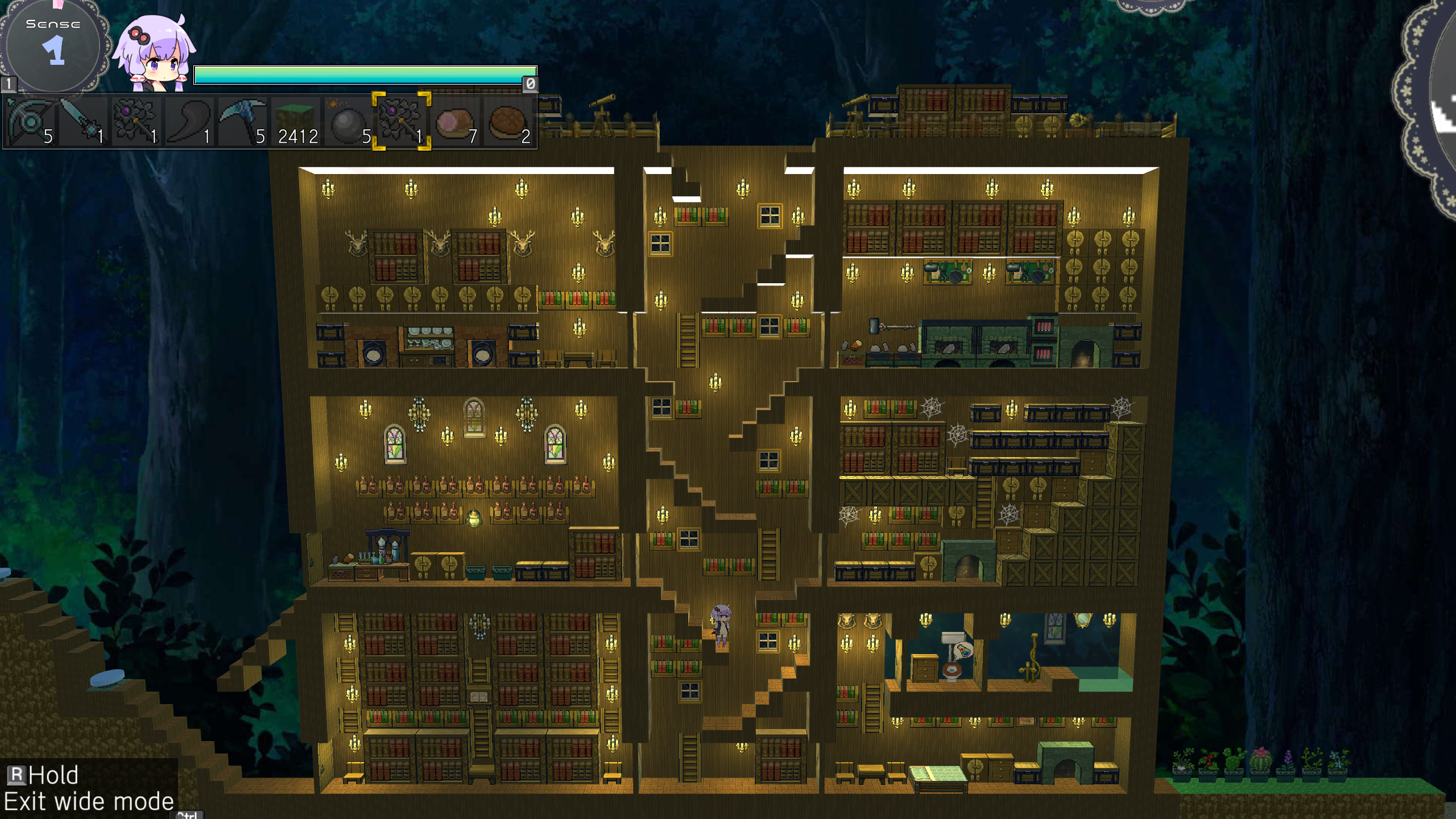Select the ham food slot
The image size is (1456, 819).
(455, 122)
